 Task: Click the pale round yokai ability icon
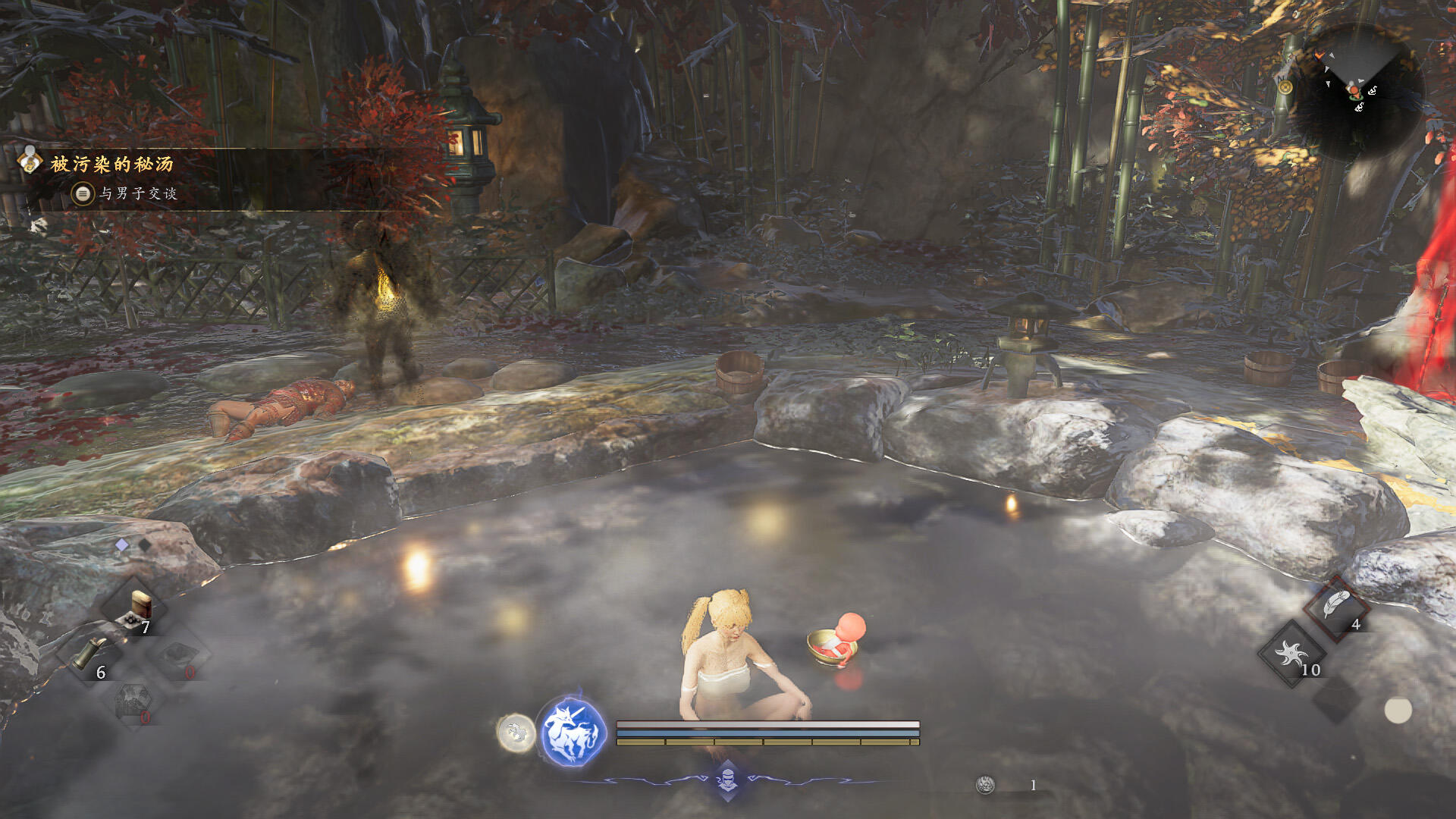(x=516, y=733)
